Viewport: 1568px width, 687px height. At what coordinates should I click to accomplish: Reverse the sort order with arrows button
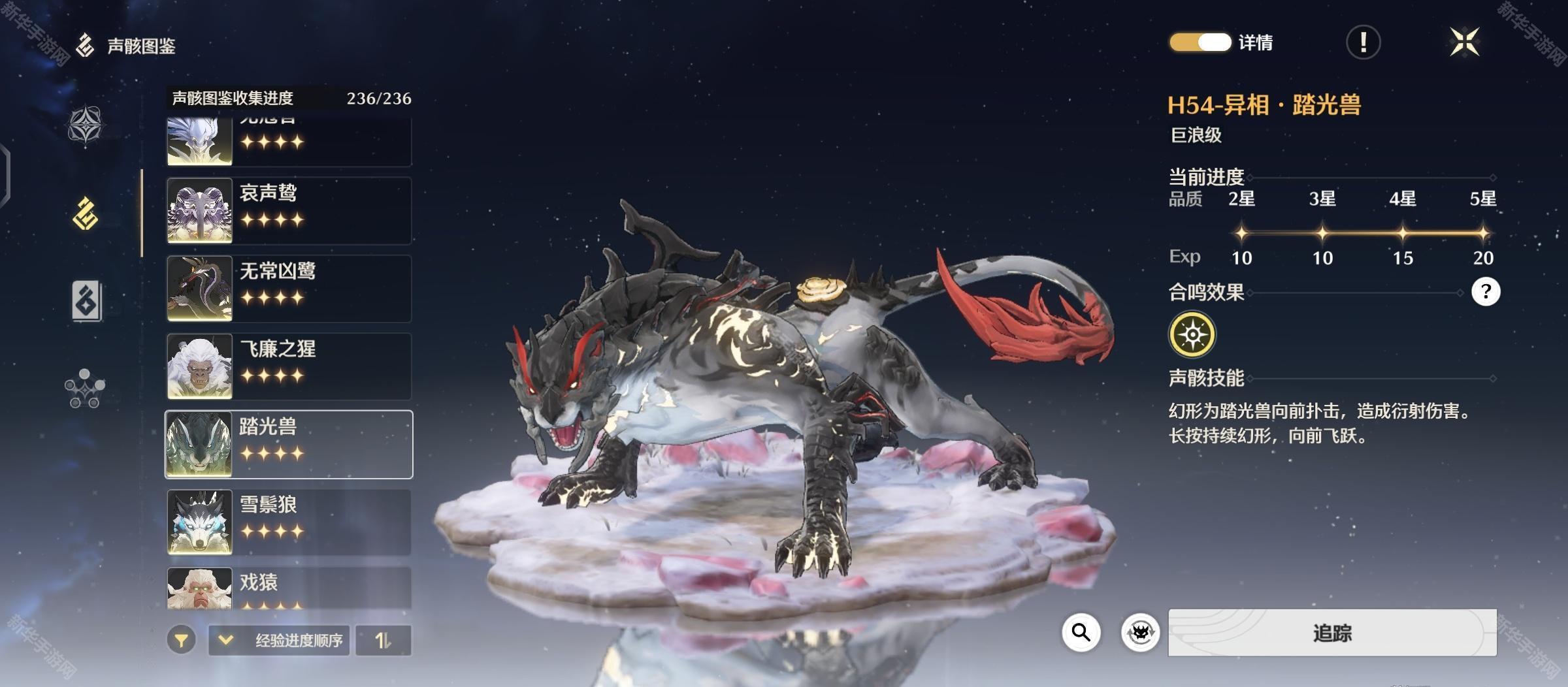click(384, 640)
